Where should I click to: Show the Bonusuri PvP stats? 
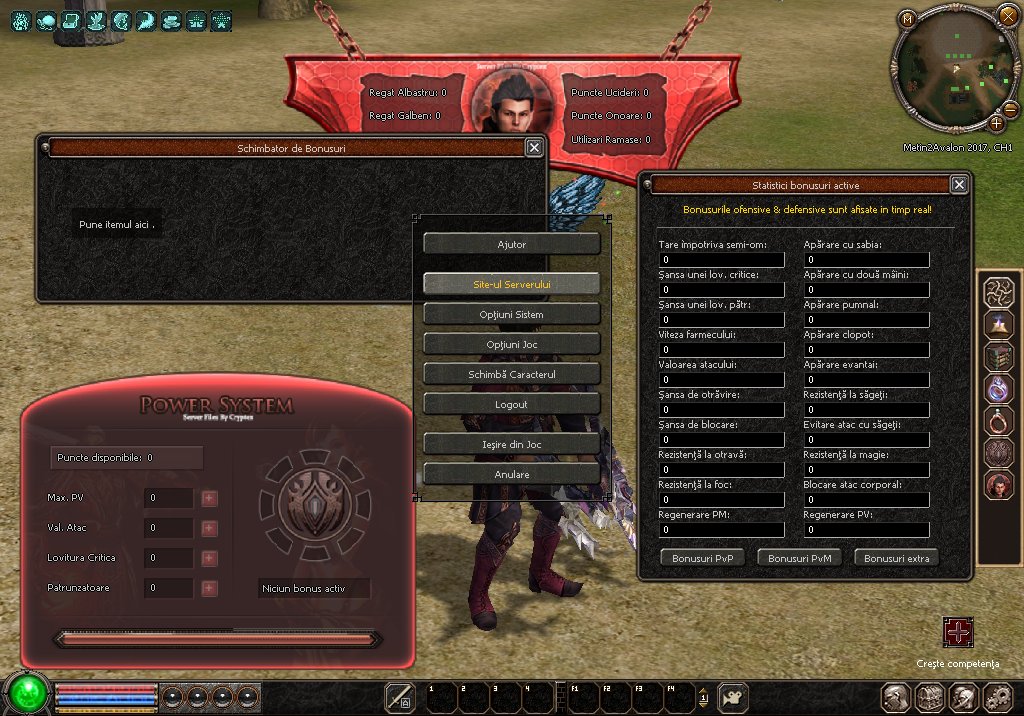pyautogui.click(x=703, y=558)
